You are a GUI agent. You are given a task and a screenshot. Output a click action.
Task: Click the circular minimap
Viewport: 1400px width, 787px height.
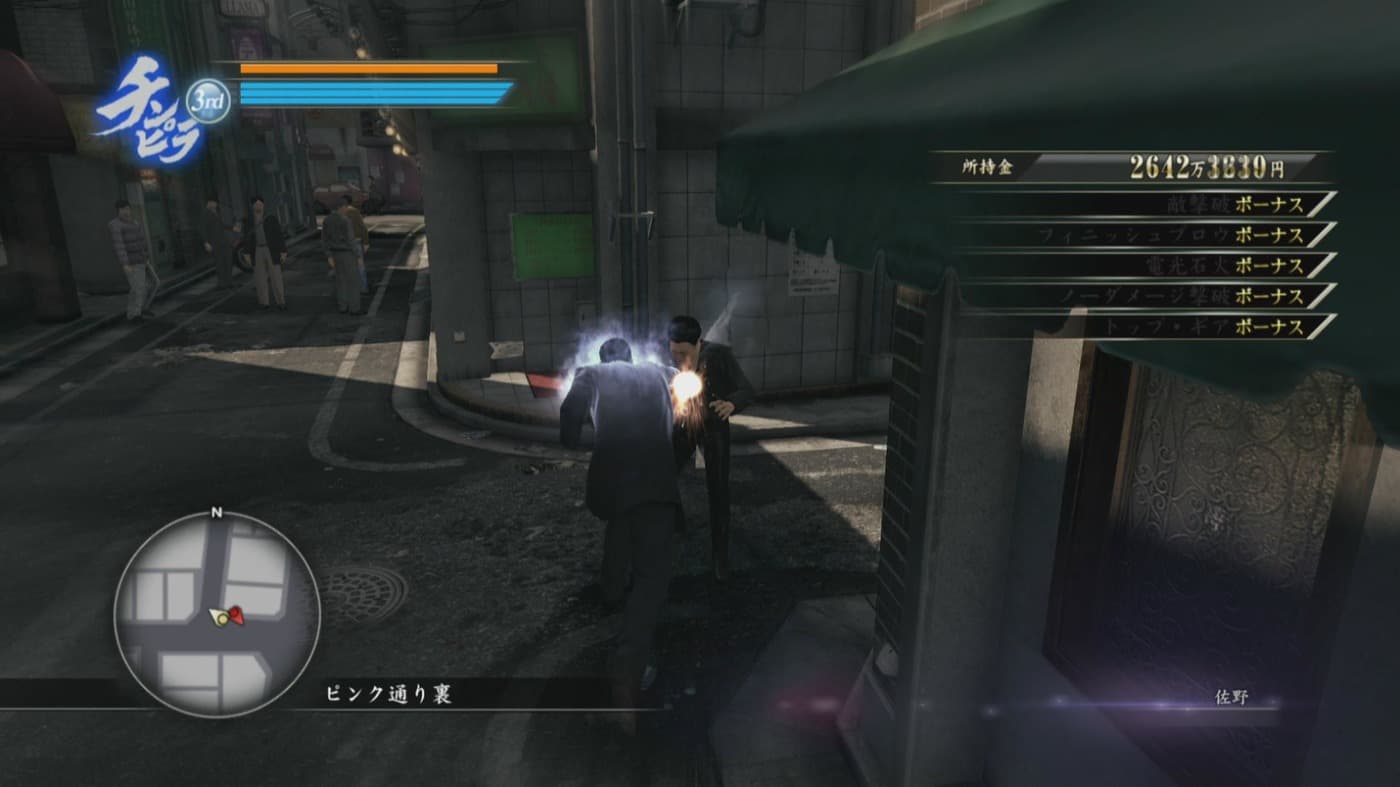point(216,613)
